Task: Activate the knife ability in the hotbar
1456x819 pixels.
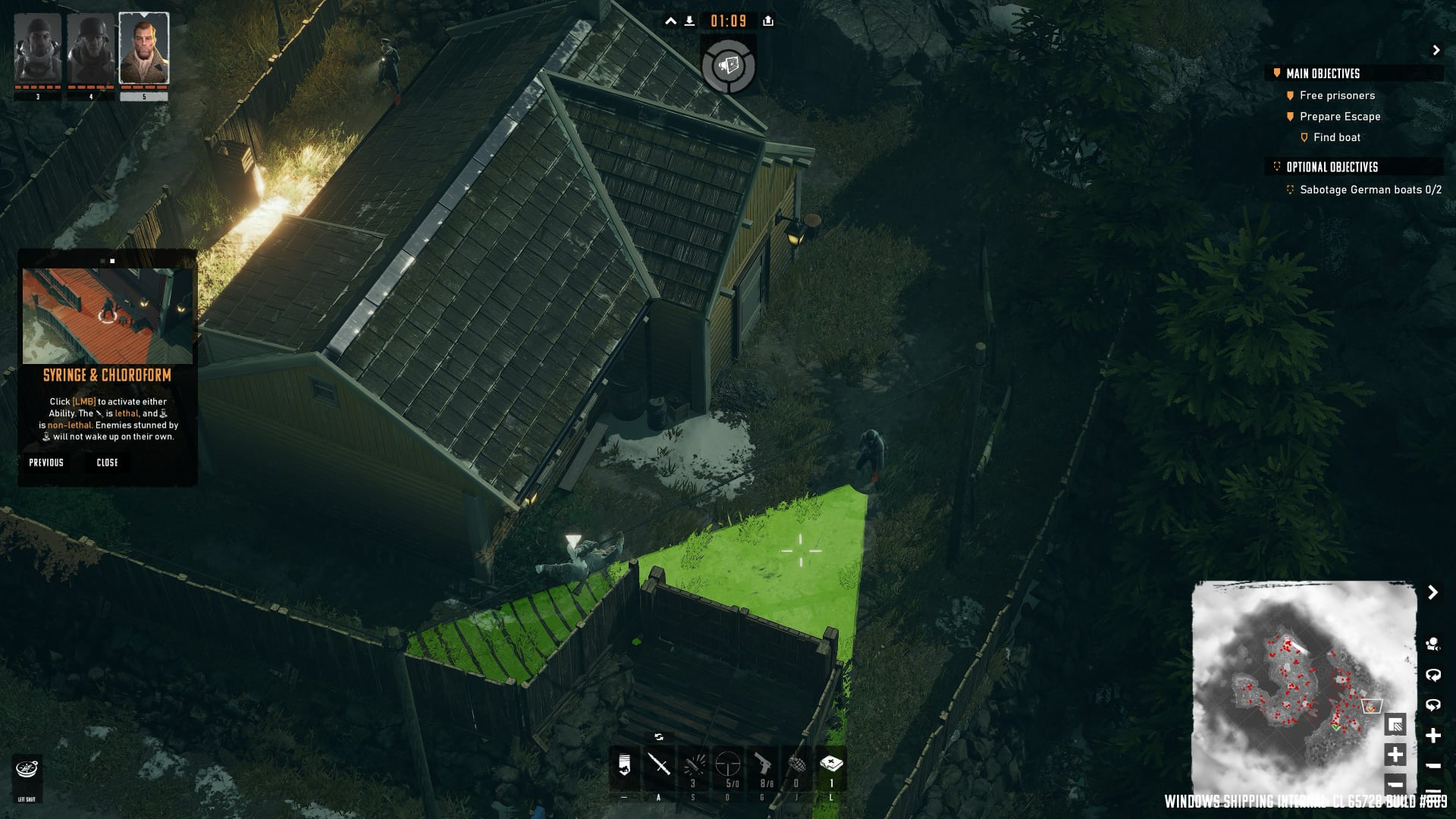Action: [658, 764]
